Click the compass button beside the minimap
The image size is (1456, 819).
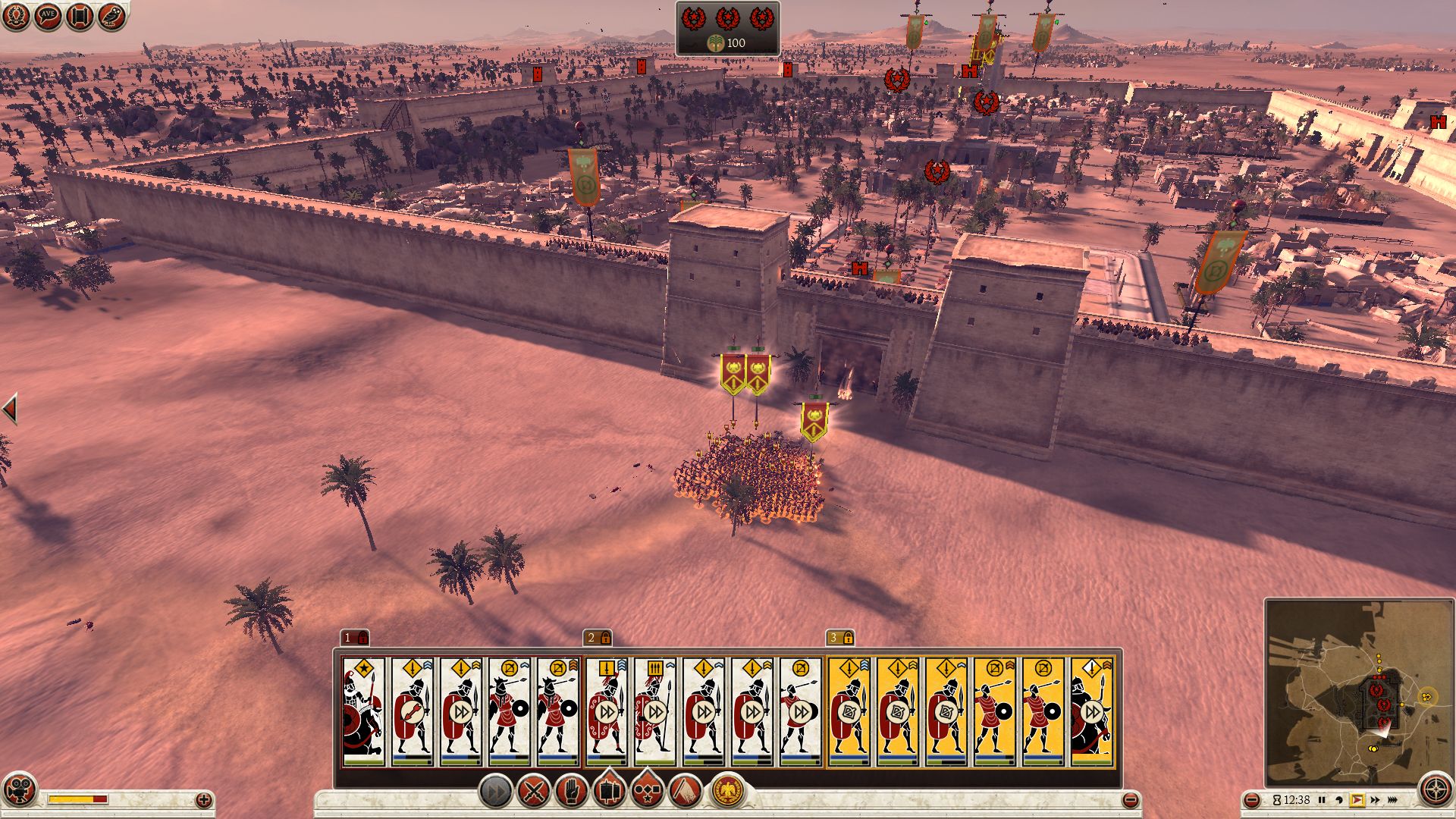tap(1436, 790)
